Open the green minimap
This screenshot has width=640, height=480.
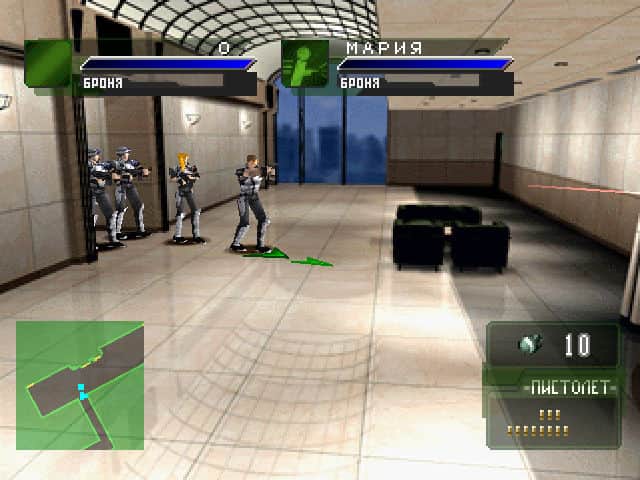80,385
